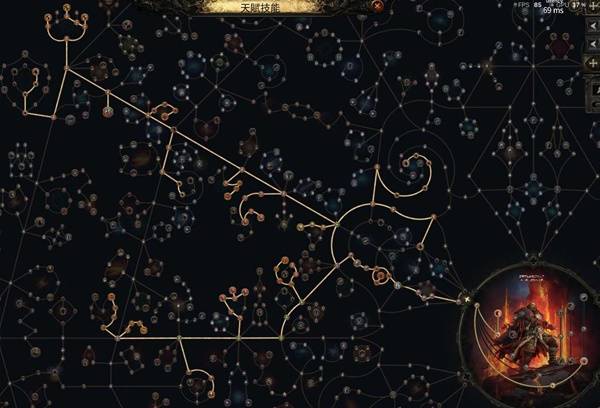Close the 天赋技能 passive tree panel
Viewport: 600px width, 408px height.
click(x=376, y=5)
